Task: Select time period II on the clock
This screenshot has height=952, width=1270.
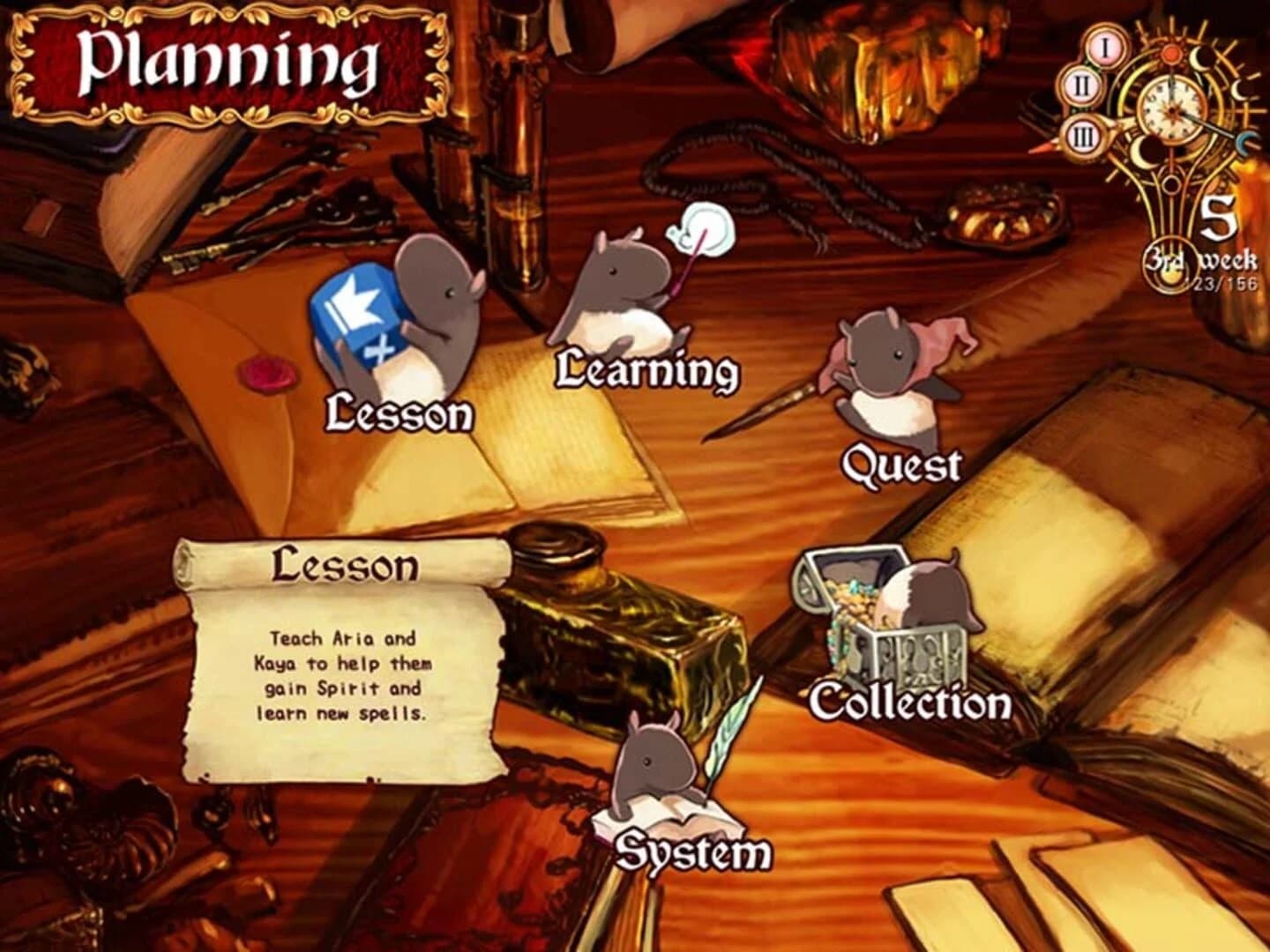Action: point(1081,86)
